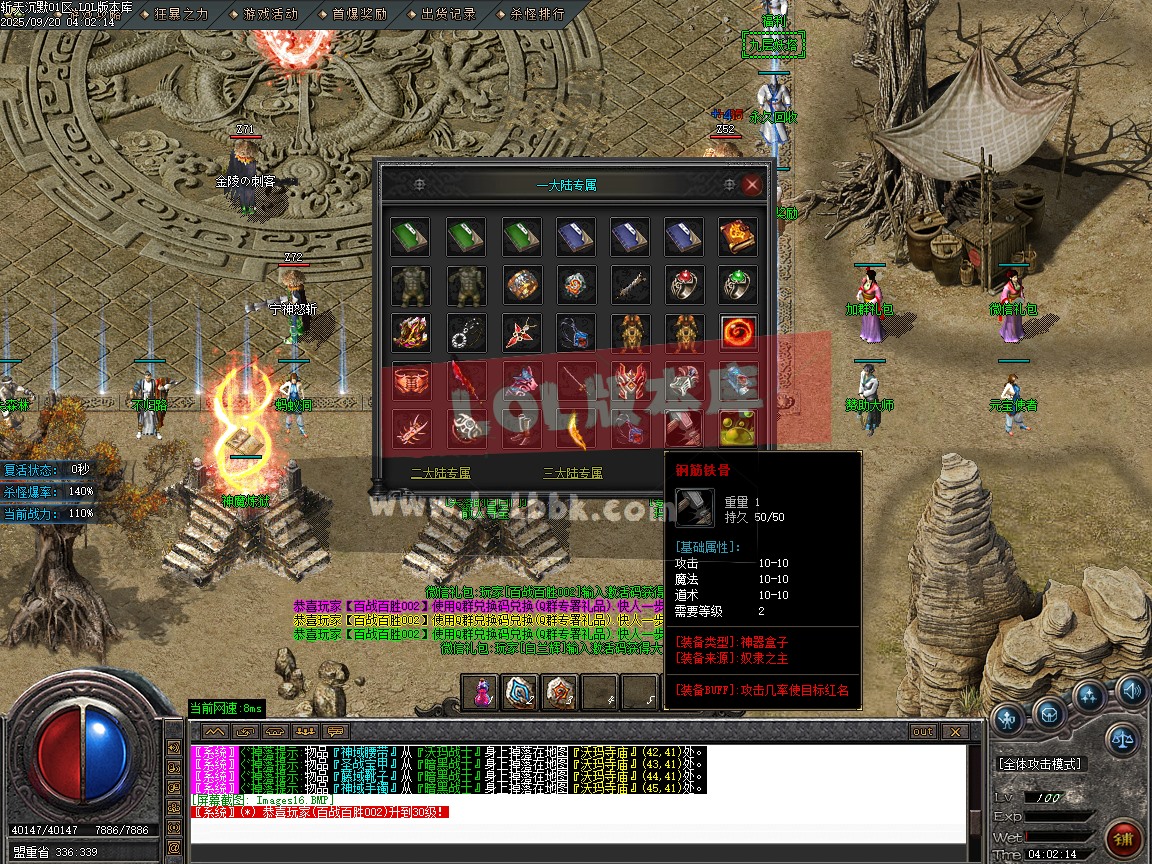The height and width of the screenshot is (864, 1152).
Task: Select the yellow-green bubbling potion item
Action: tap(738, 429)
